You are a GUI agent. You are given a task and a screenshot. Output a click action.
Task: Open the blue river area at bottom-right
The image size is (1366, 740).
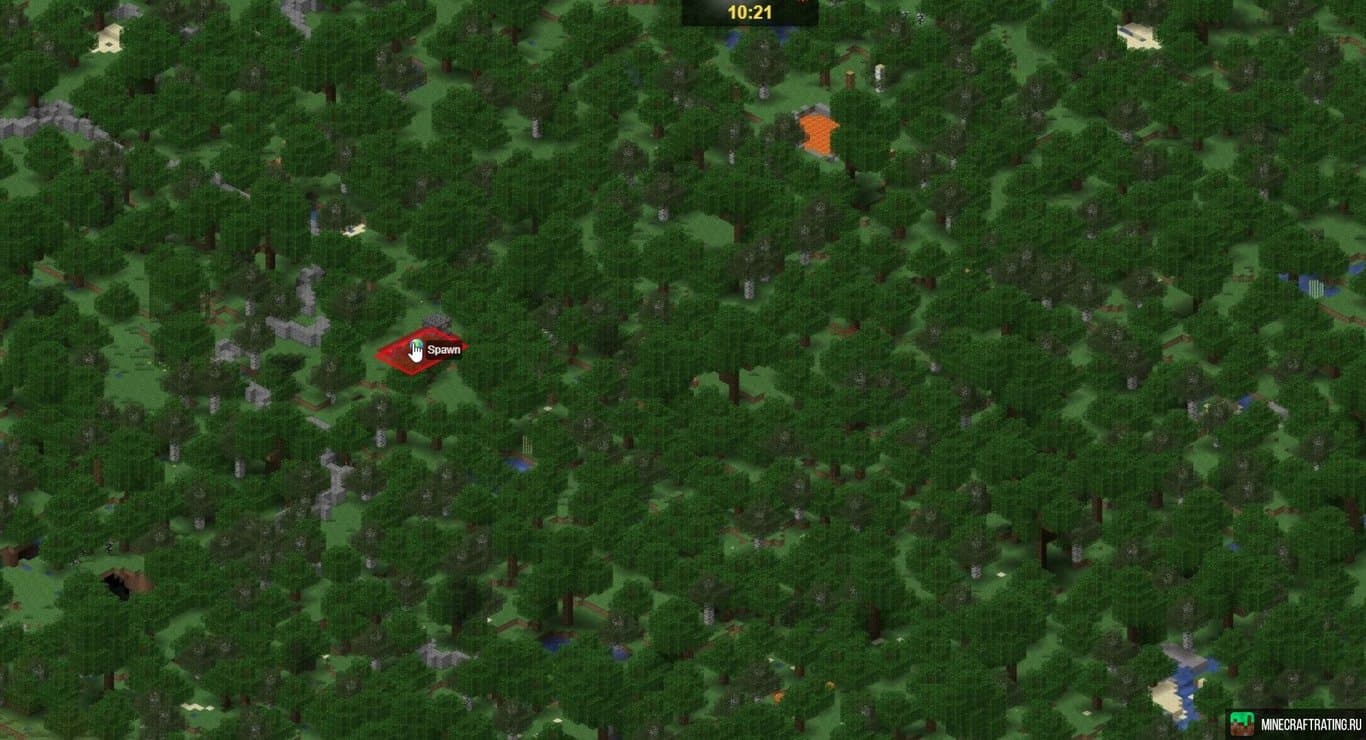click(x=1185, y=670)
